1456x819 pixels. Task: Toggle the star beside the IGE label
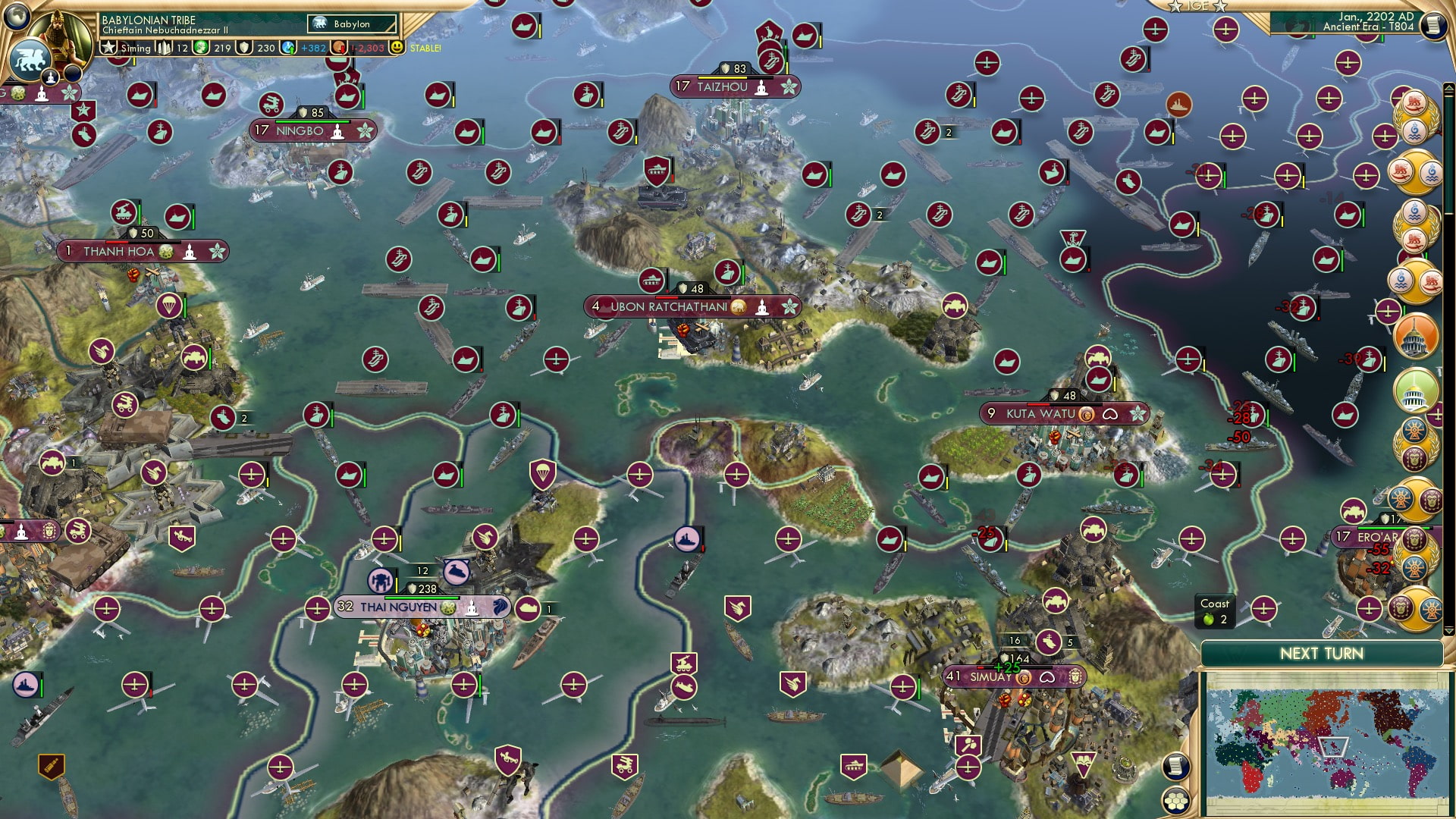click(x=1175, y=7)
